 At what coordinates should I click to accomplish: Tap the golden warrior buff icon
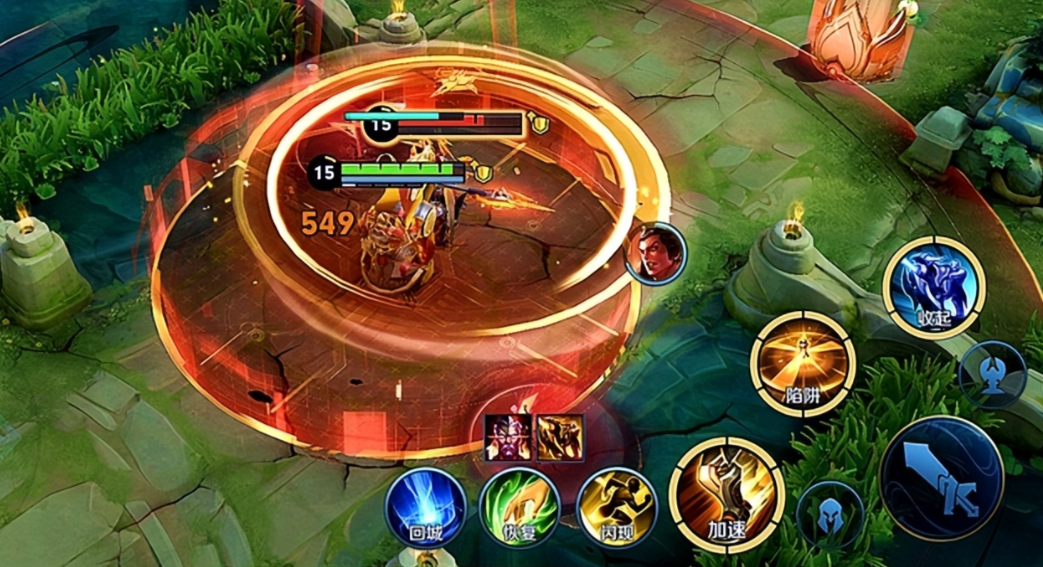(560, 437)
